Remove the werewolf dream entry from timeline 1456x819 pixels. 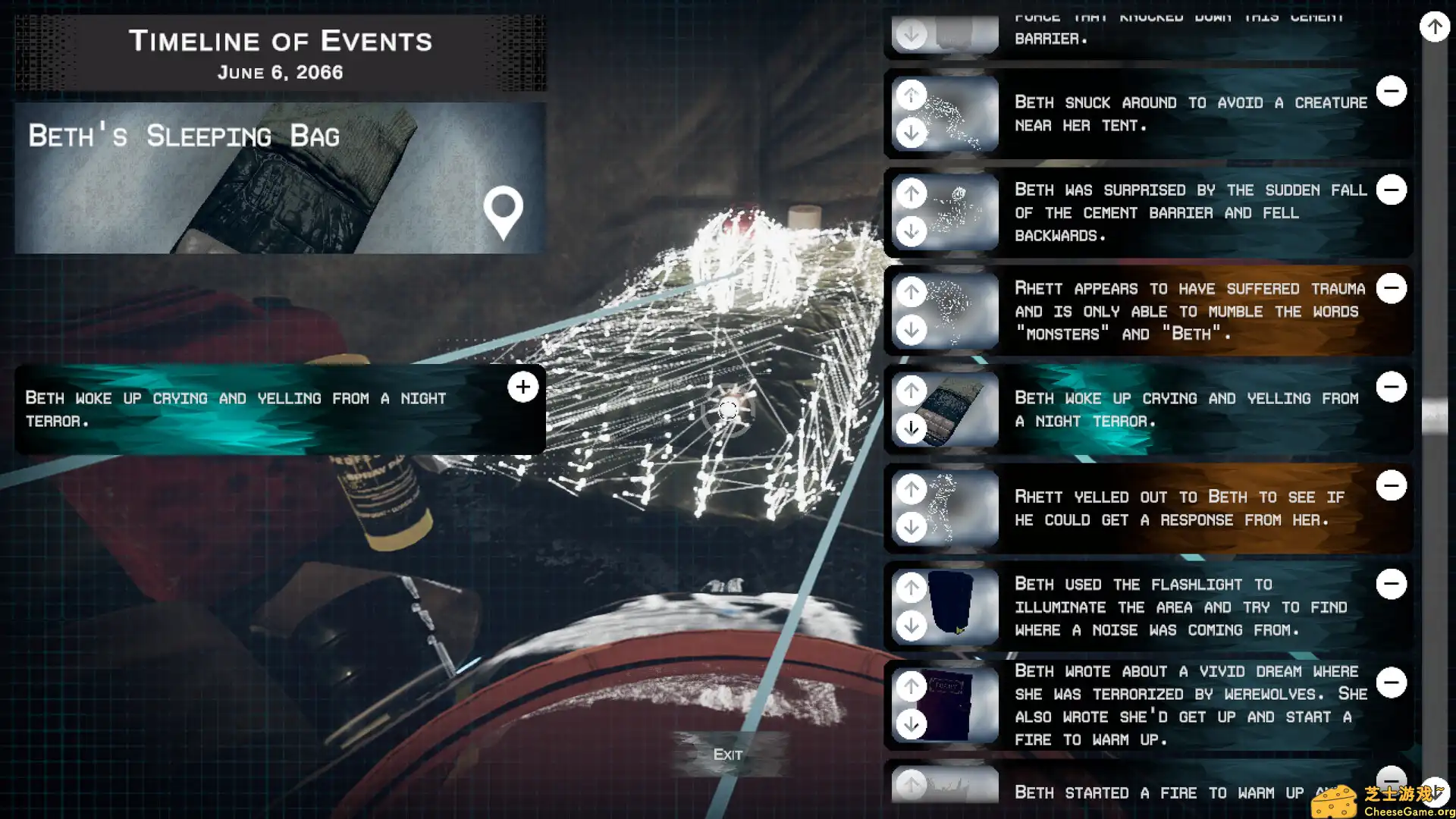[1392, 682]
